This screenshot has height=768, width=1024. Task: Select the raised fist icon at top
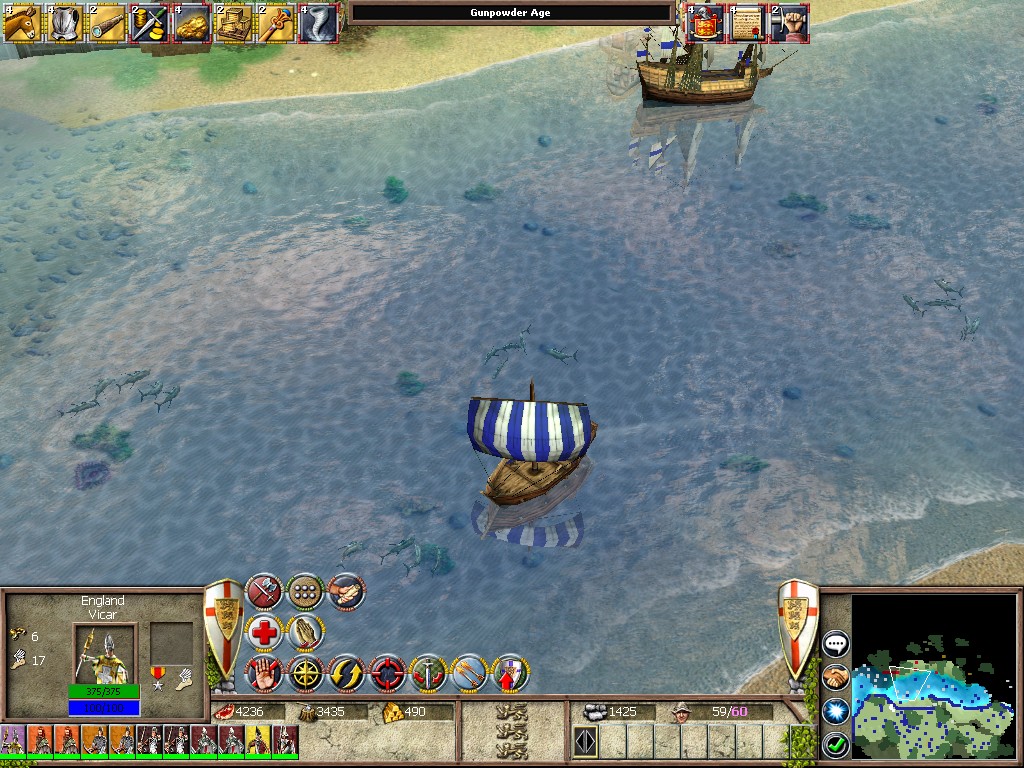(x=790, y=22)
